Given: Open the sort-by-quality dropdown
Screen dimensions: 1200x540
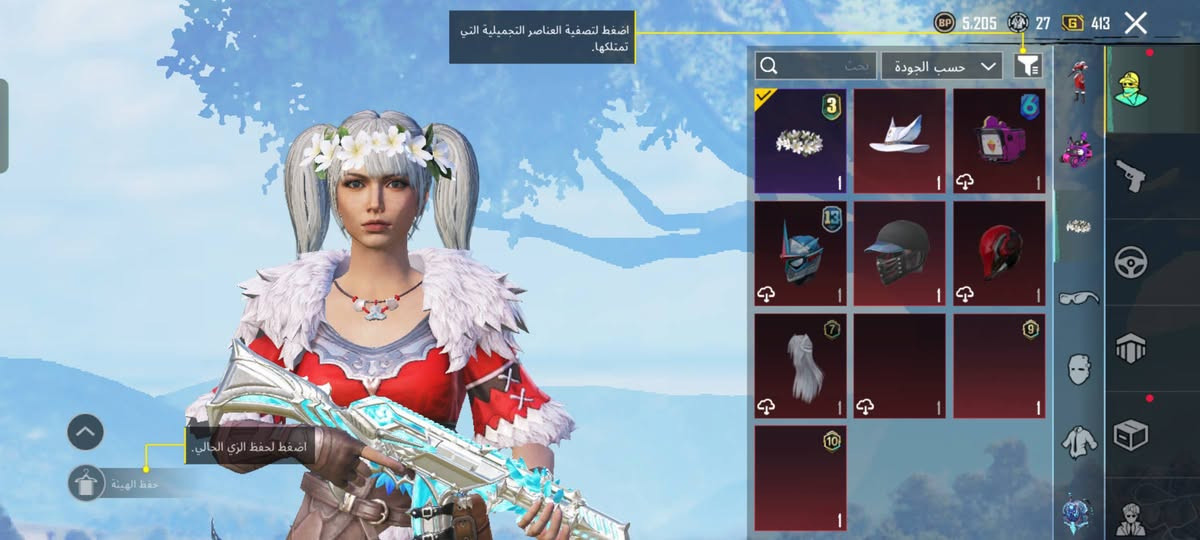Looking at the screenshot, I should click(941, 66).
